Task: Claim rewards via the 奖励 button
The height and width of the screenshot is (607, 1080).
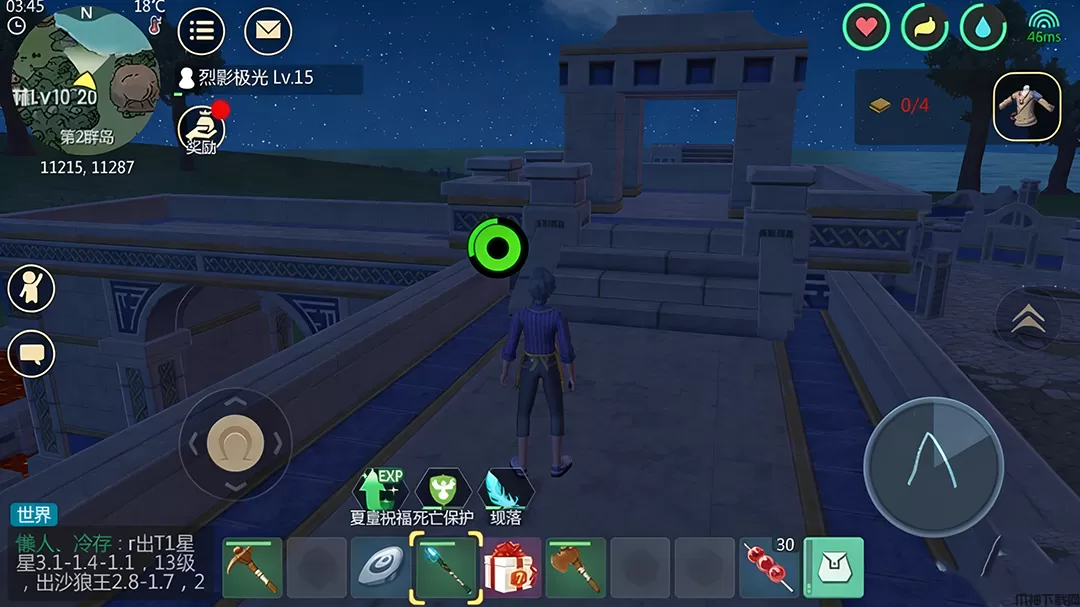Action: tap(201, 130)
